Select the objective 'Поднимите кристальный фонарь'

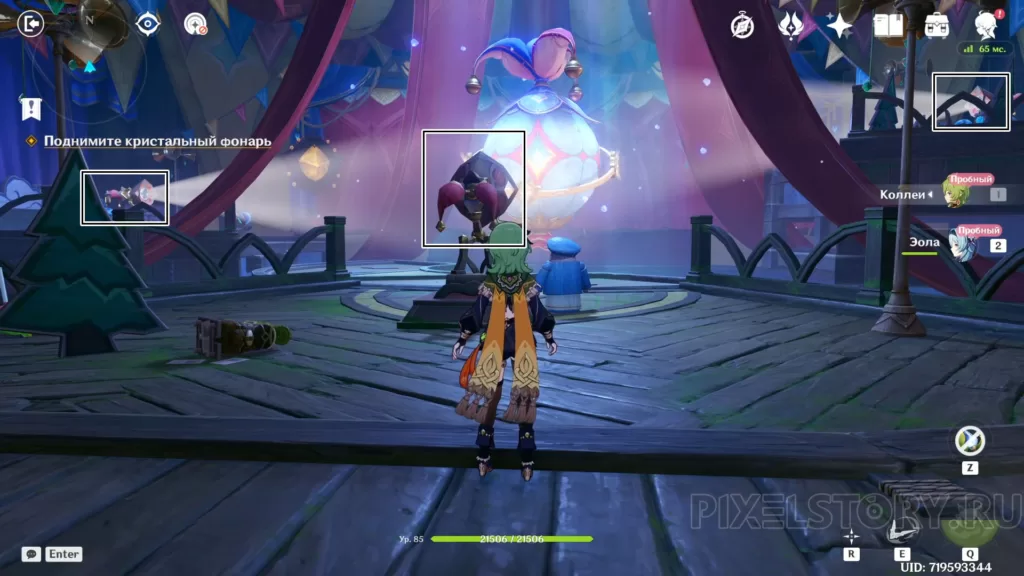point(157,141)
